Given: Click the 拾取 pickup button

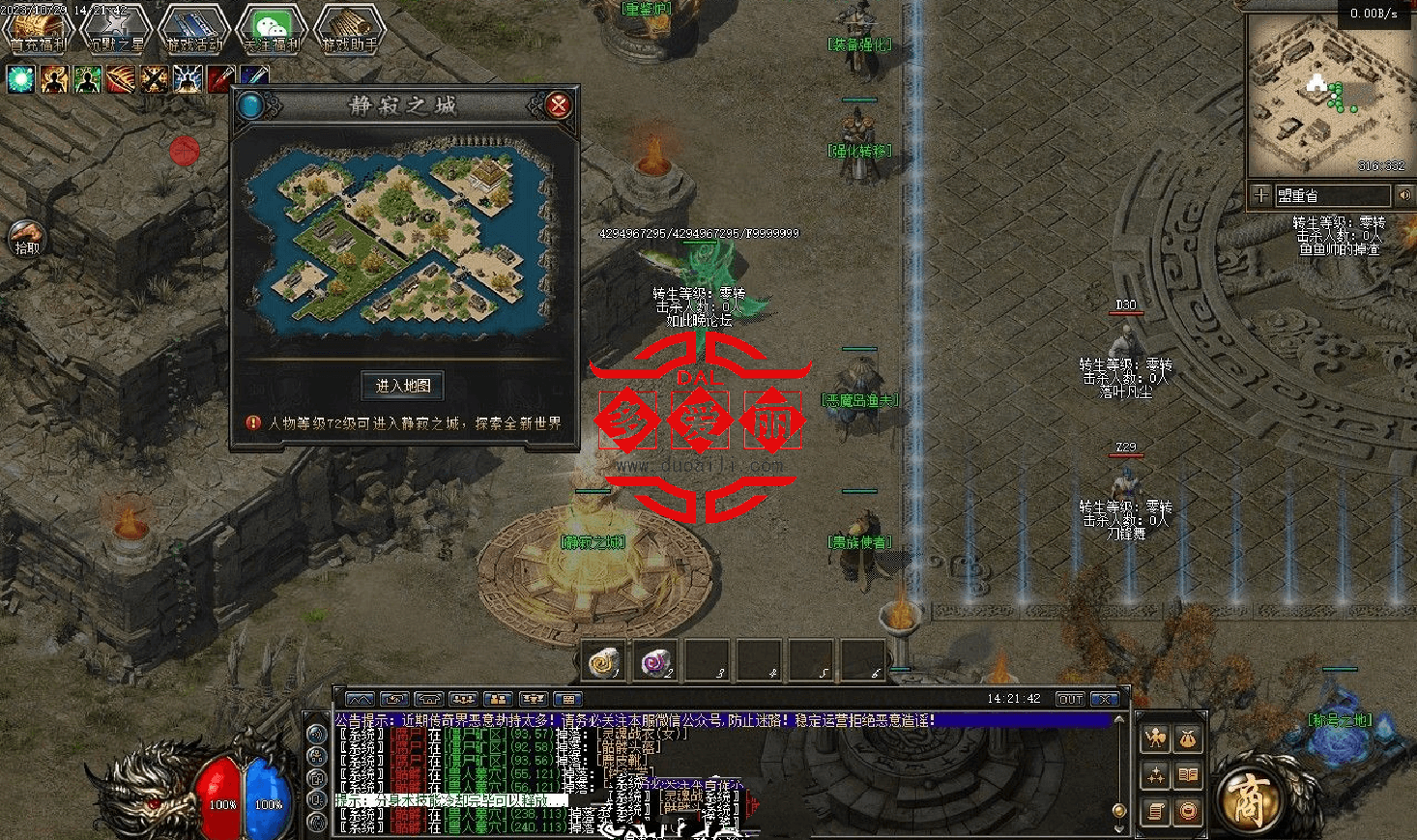Looking at the screenshot, I should (27, 237).
